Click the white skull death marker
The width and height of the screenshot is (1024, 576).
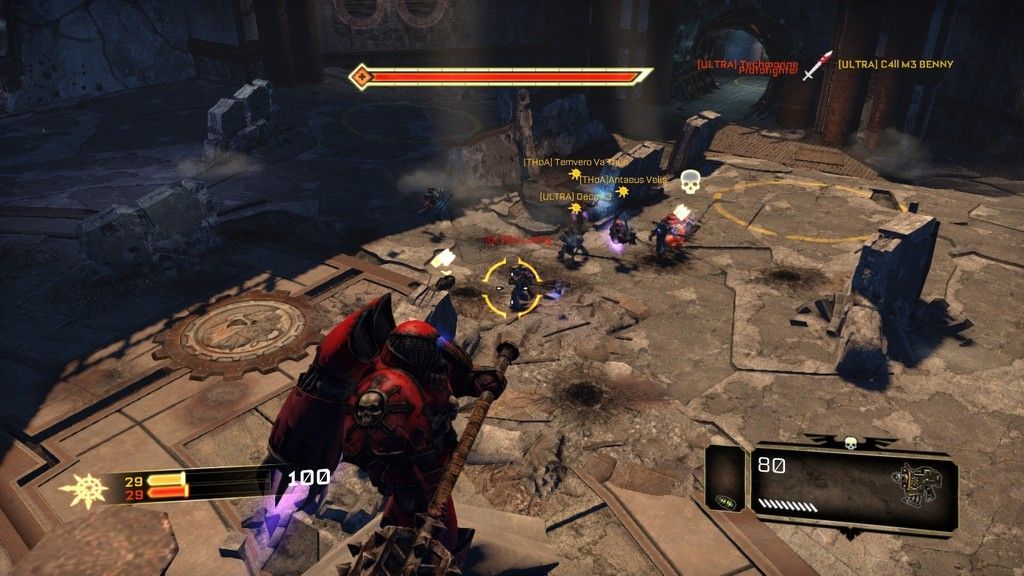tap(689, 181)
